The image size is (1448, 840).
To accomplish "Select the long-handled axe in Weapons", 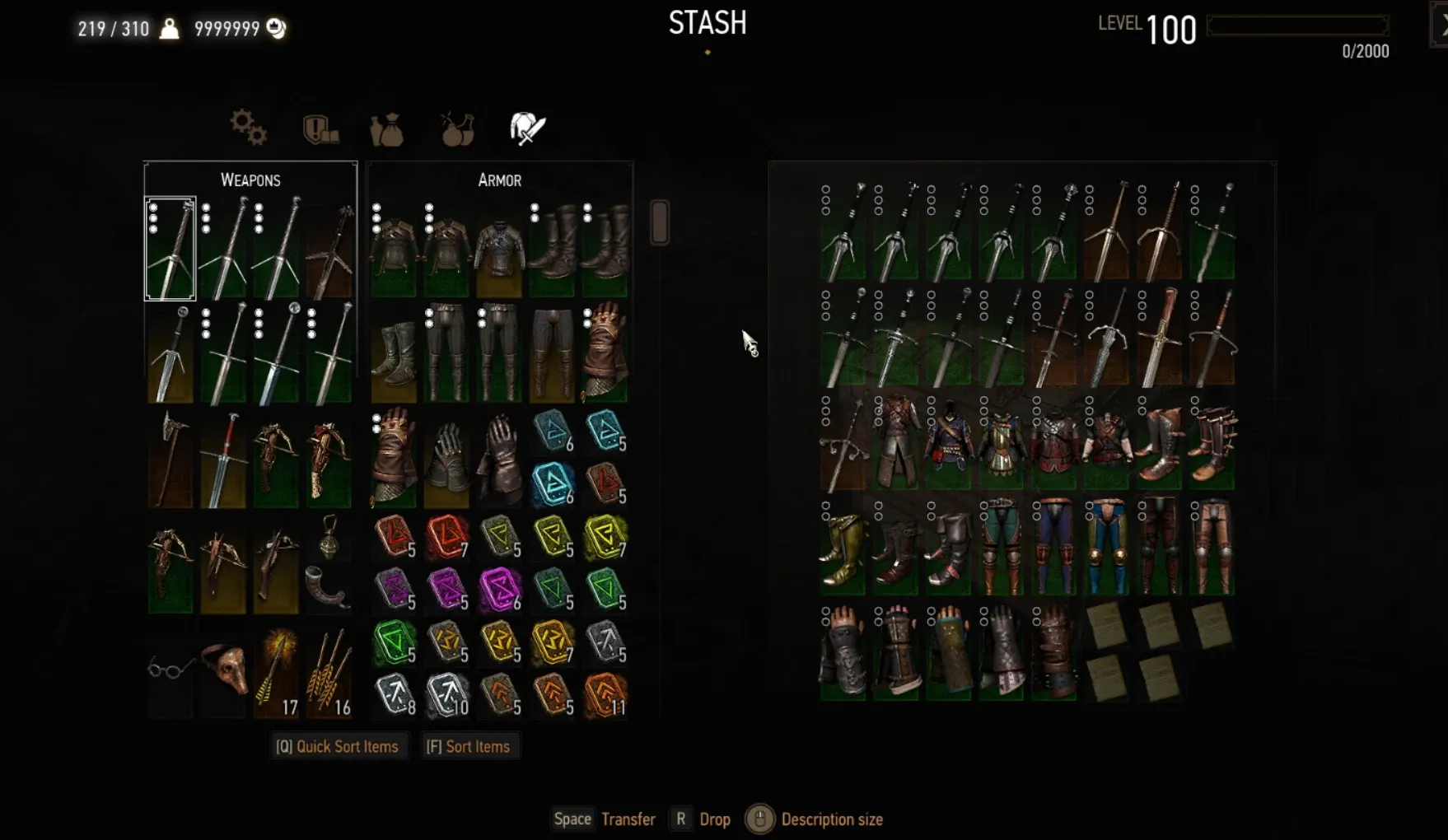I will tap(170, 458).
